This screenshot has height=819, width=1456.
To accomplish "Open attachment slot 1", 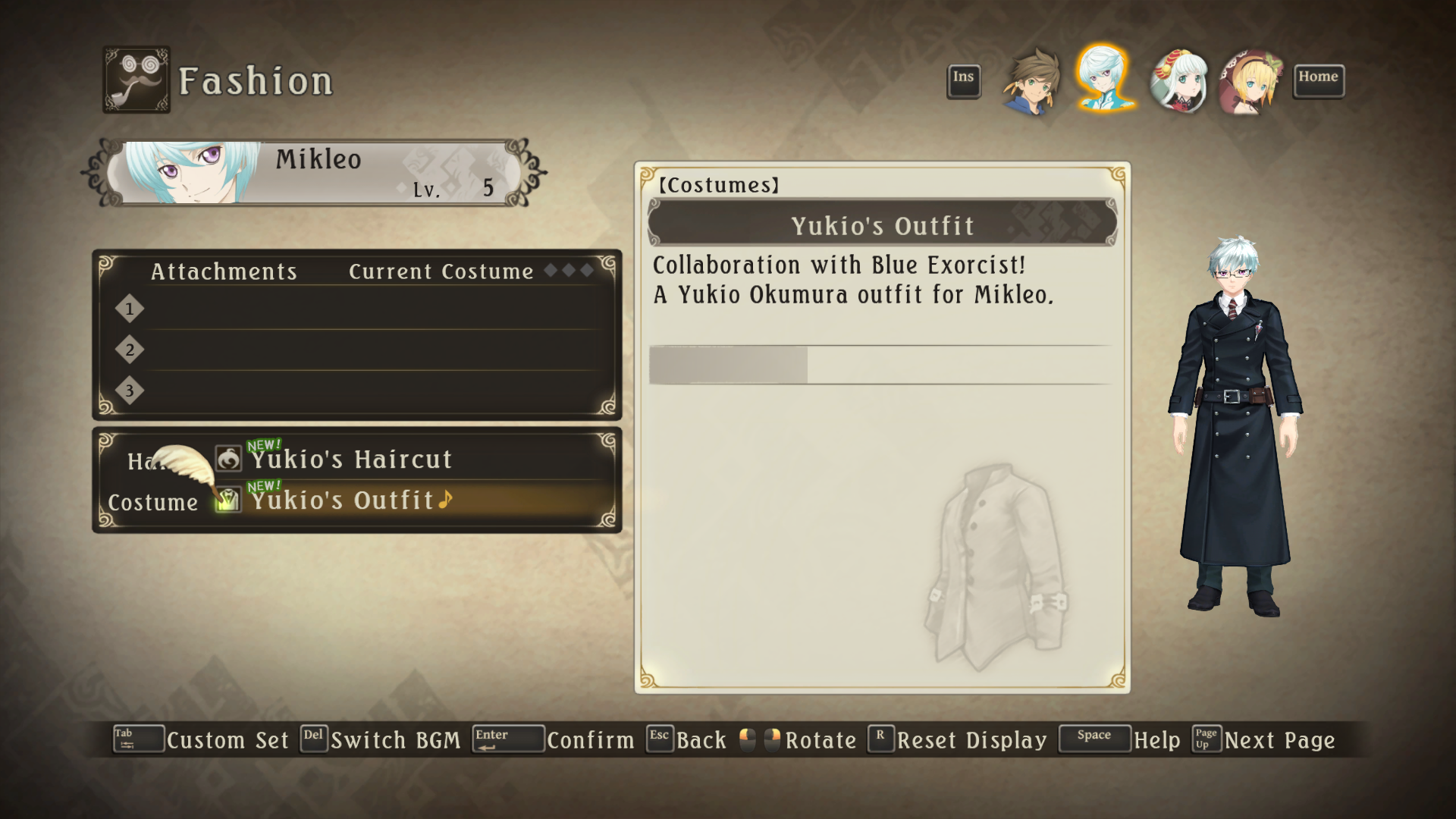I will click(x=364, y=309).
